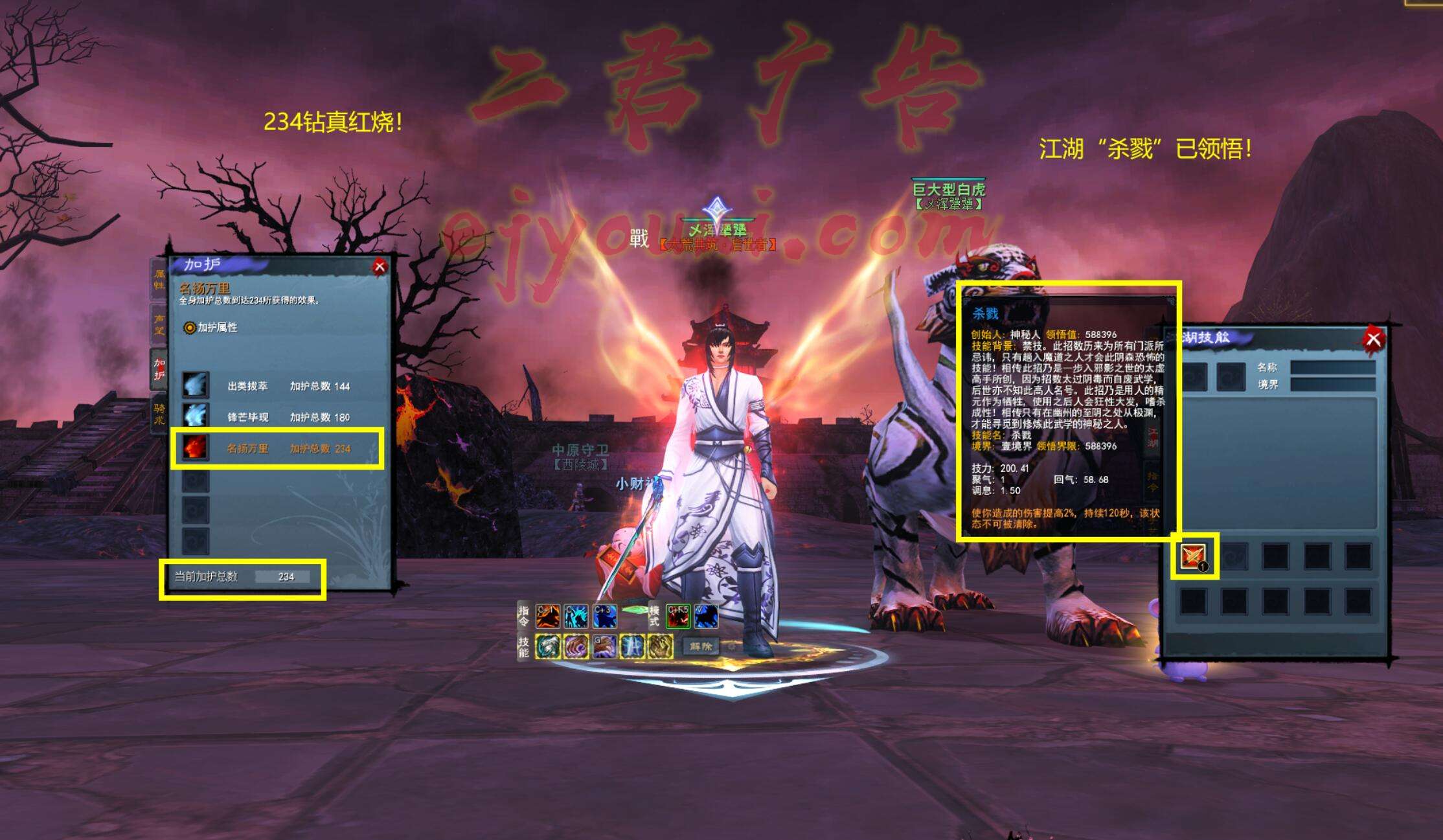This screenshot has height=840, width=1443.
Task: Close the 江湖技能 skill panel
Action: 1373,339
